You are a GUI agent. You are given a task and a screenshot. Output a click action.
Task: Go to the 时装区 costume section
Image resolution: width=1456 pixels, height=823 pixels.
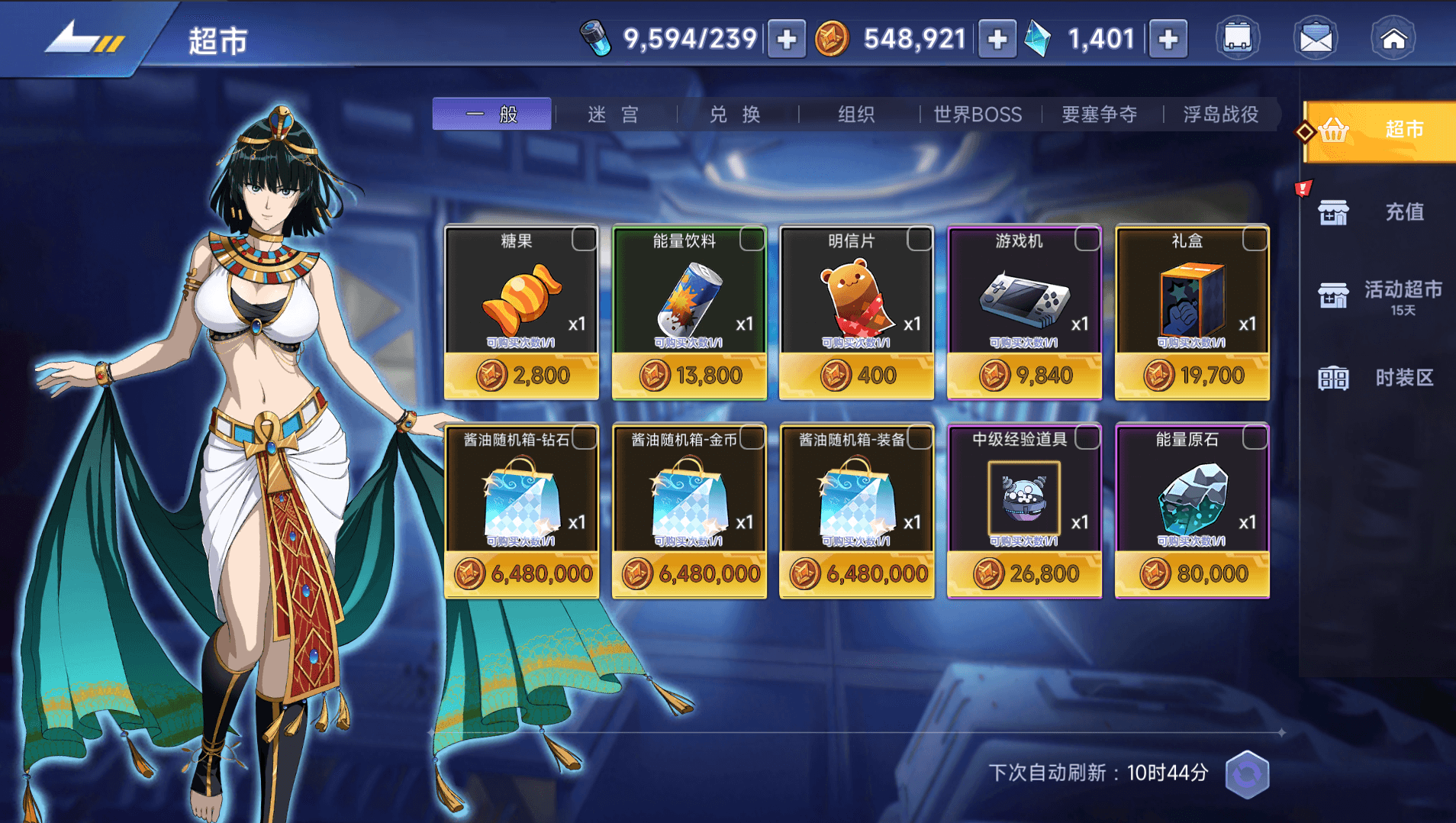click(1378, 378)
